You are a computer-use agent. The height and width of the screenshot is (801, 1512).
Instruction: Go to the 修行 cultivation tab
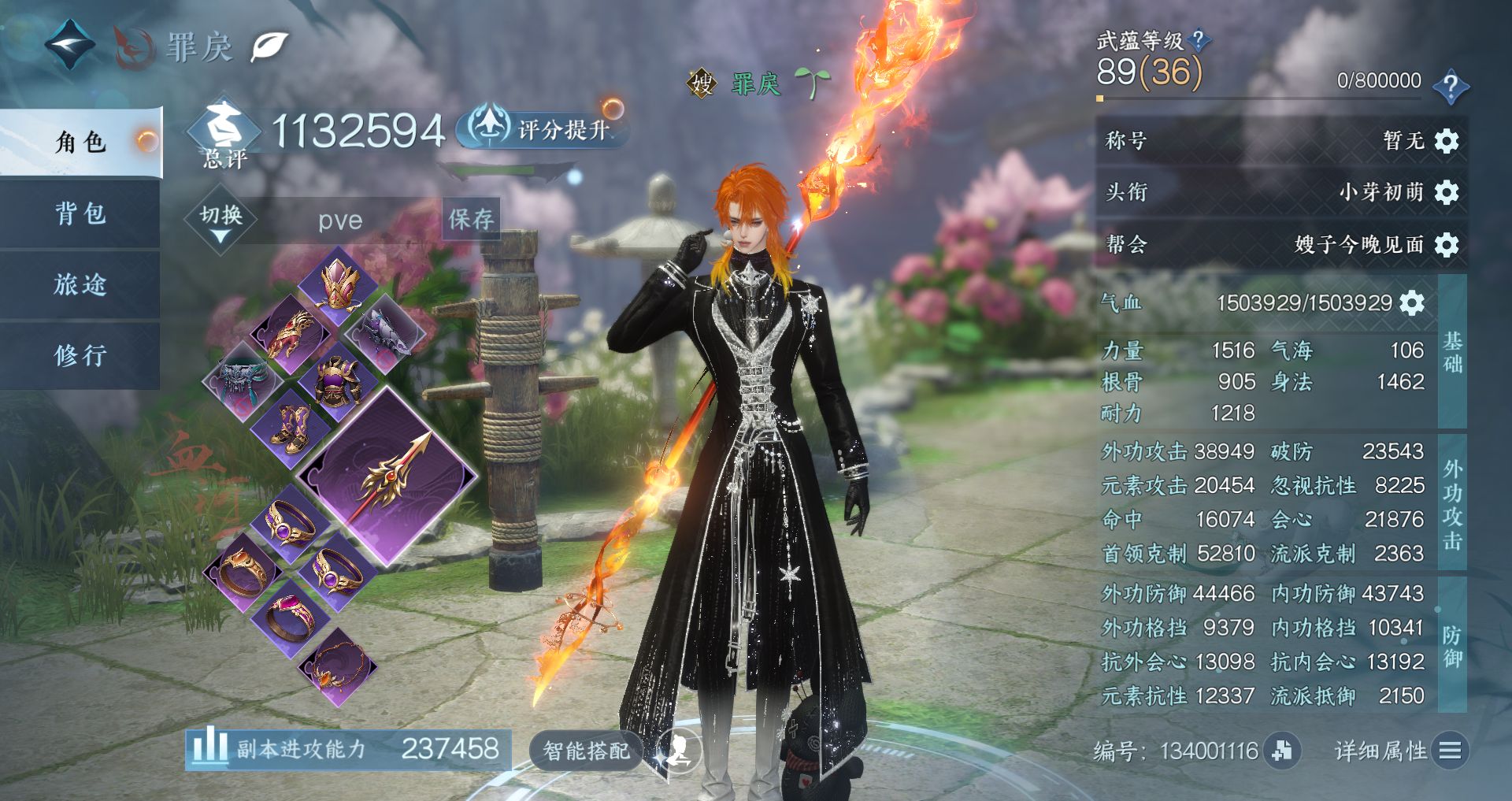point(80,355)
